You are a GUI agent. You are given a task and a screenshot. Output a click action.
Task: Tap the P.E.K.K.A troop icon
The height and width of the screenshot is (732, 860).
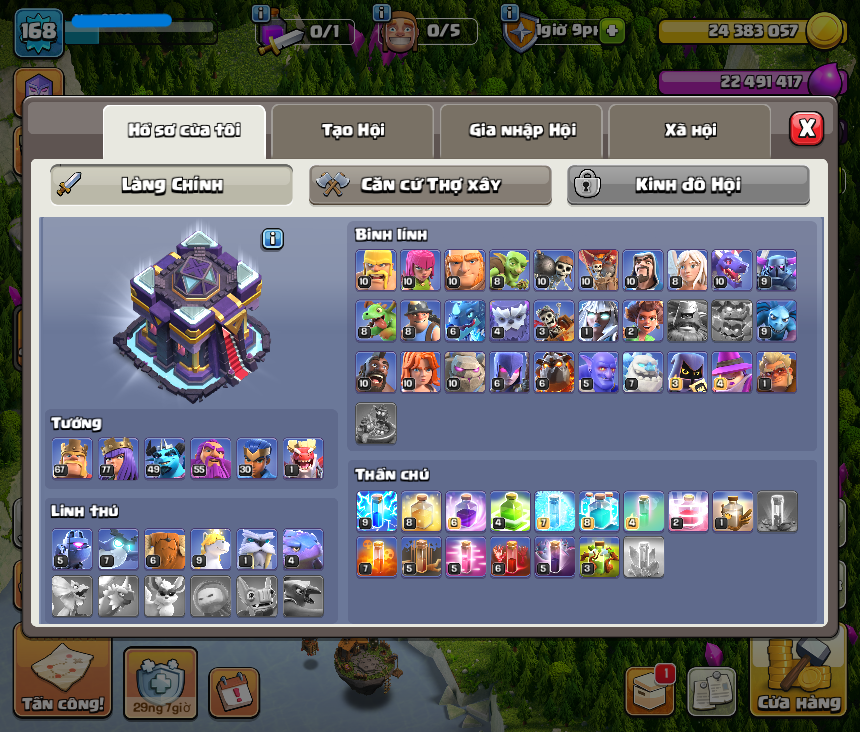tap(776, 270)
